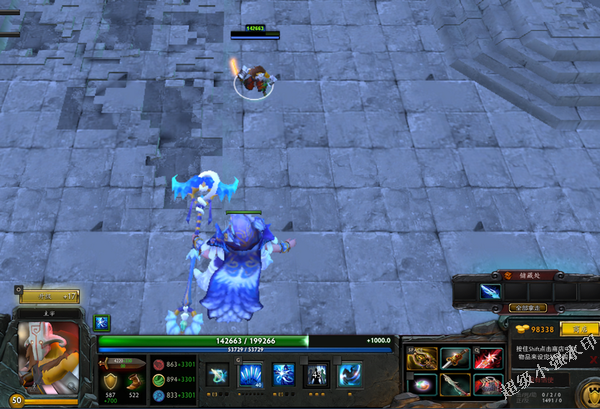
Task: Activate the first ability with crossed blades
Action: [x=217, y=375]
